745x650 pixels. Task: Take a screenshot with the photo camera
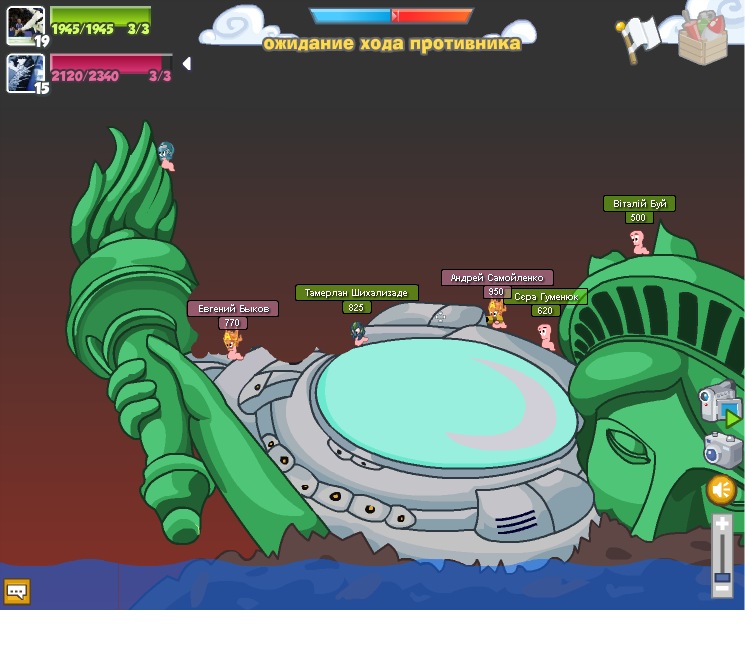pyautogui.click(x=722, y=450)
